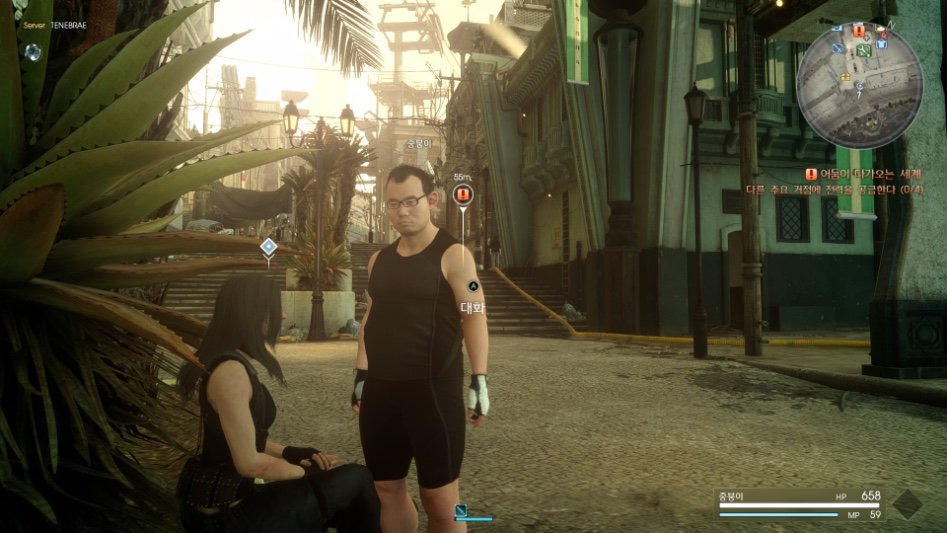Click the grey diamond icon beside the HP bar

[906, 504]
